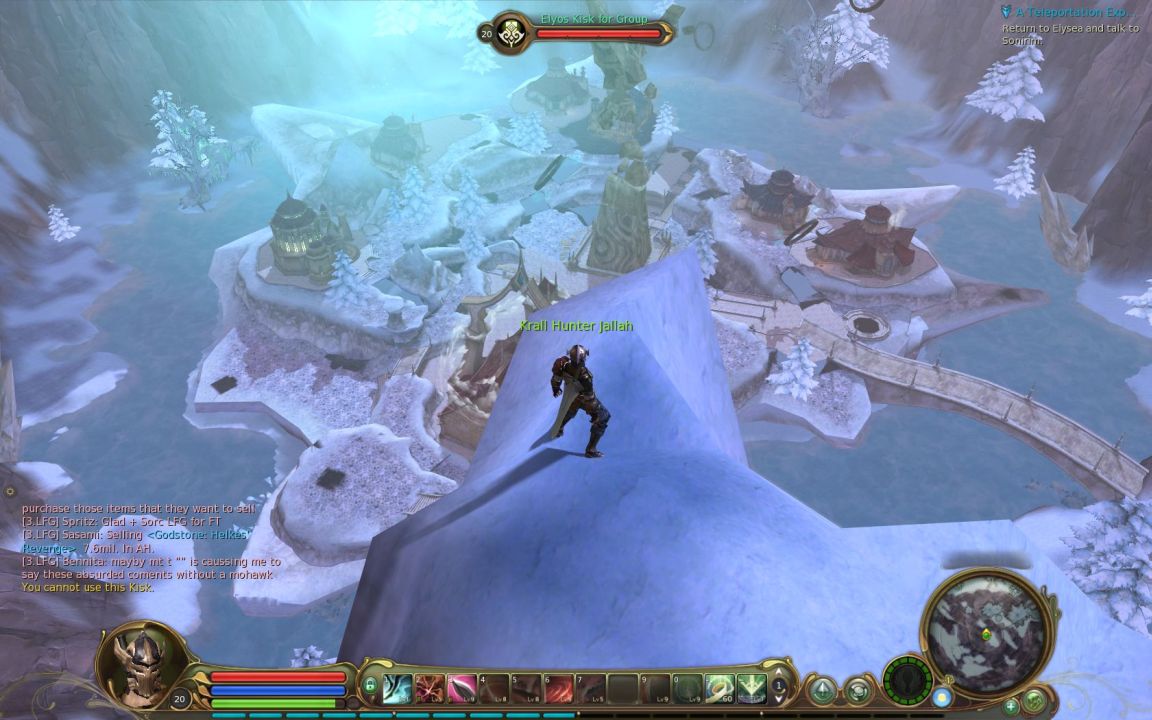Click the blue sun orb near minimap
1152x720 pixels.
tap(941, 697)
